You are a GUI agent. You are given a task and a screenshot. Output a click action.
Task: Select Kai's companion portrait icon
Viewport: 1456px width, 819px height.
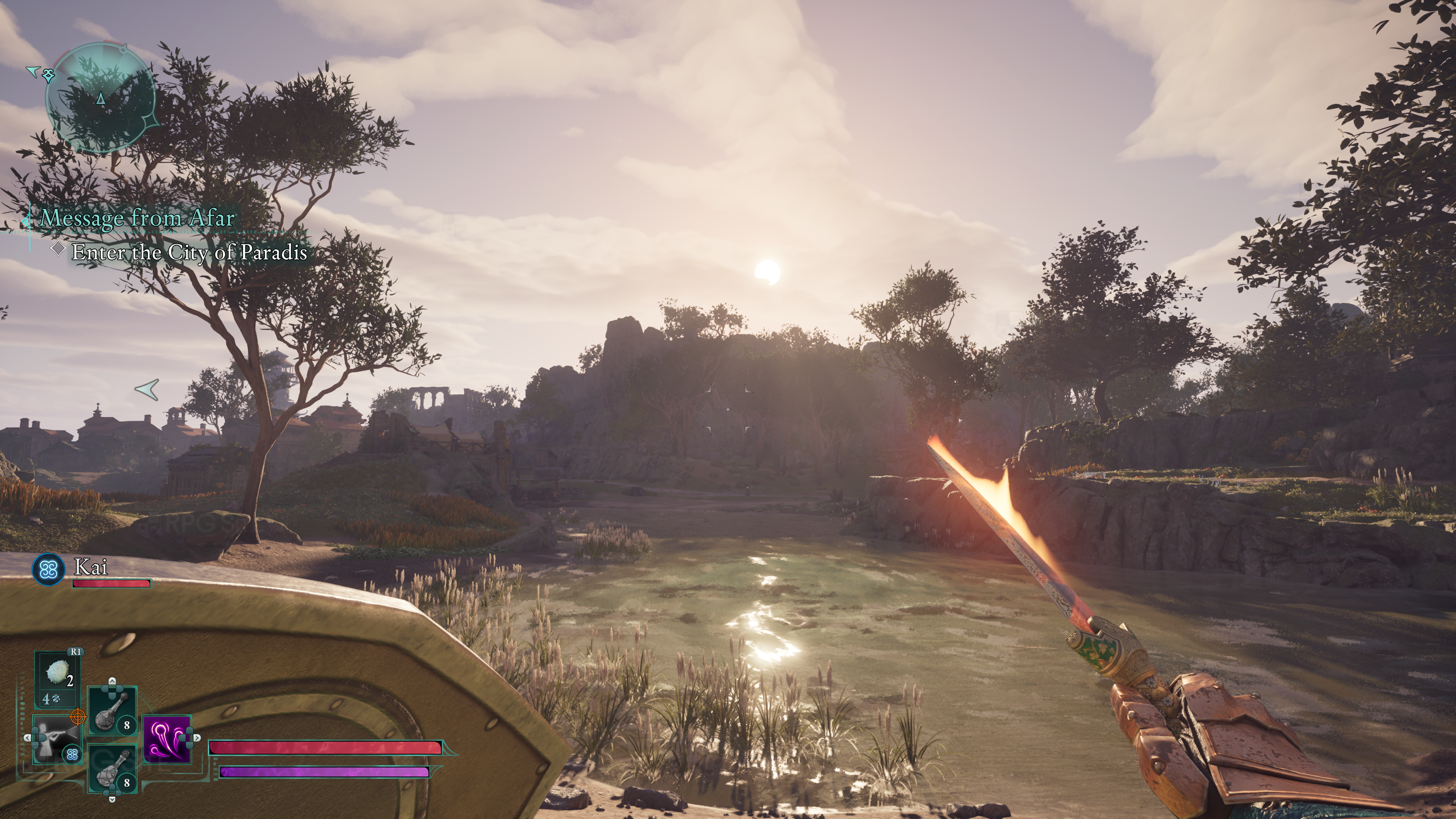[x=49, y=569]
